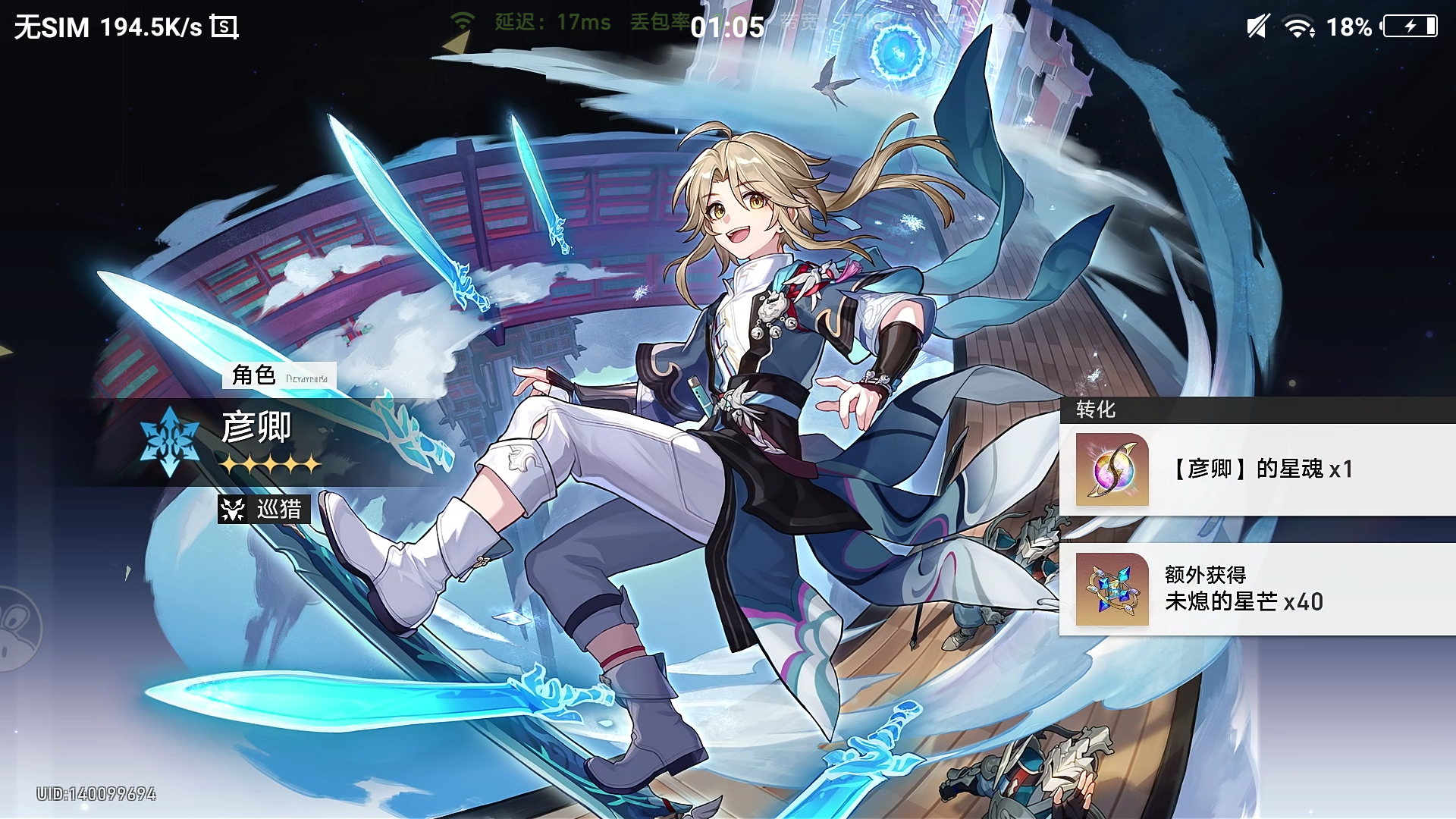
Task: Toggle the network speed display
Action: (153, 26)
